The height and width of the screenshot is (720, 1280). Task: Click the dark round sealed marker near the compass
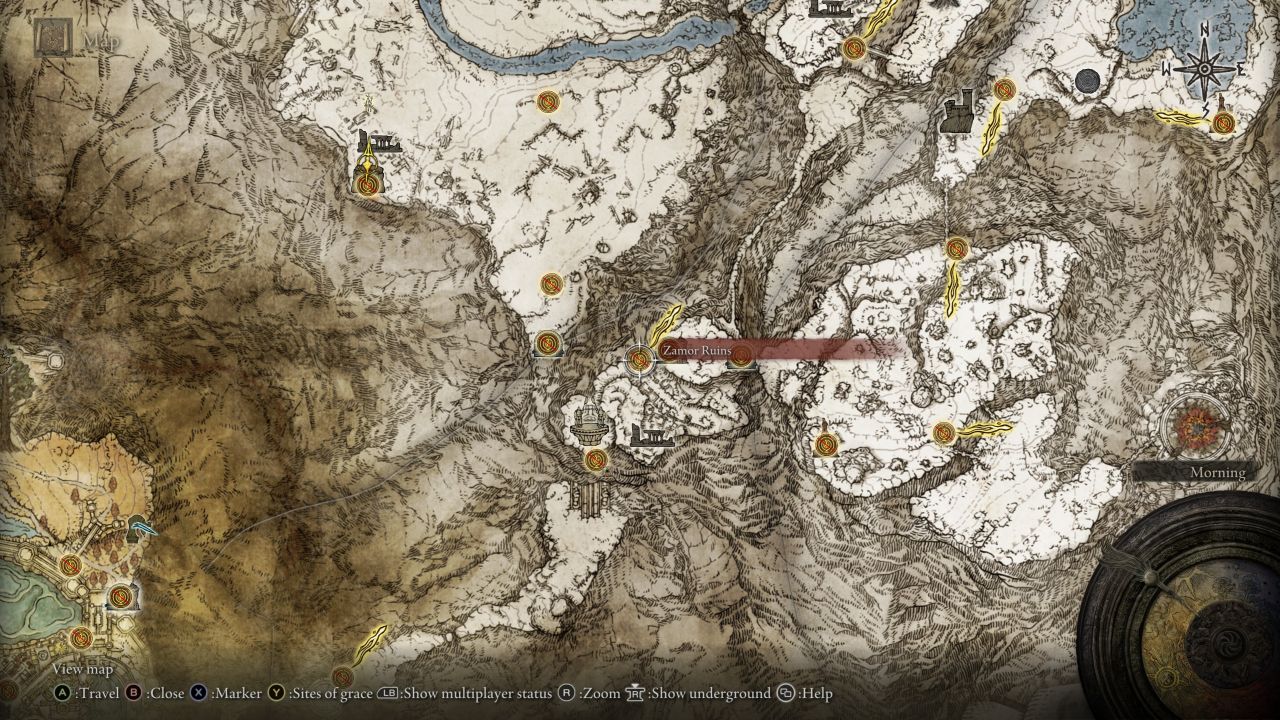pyautogui.click(x=1088, y=81)
